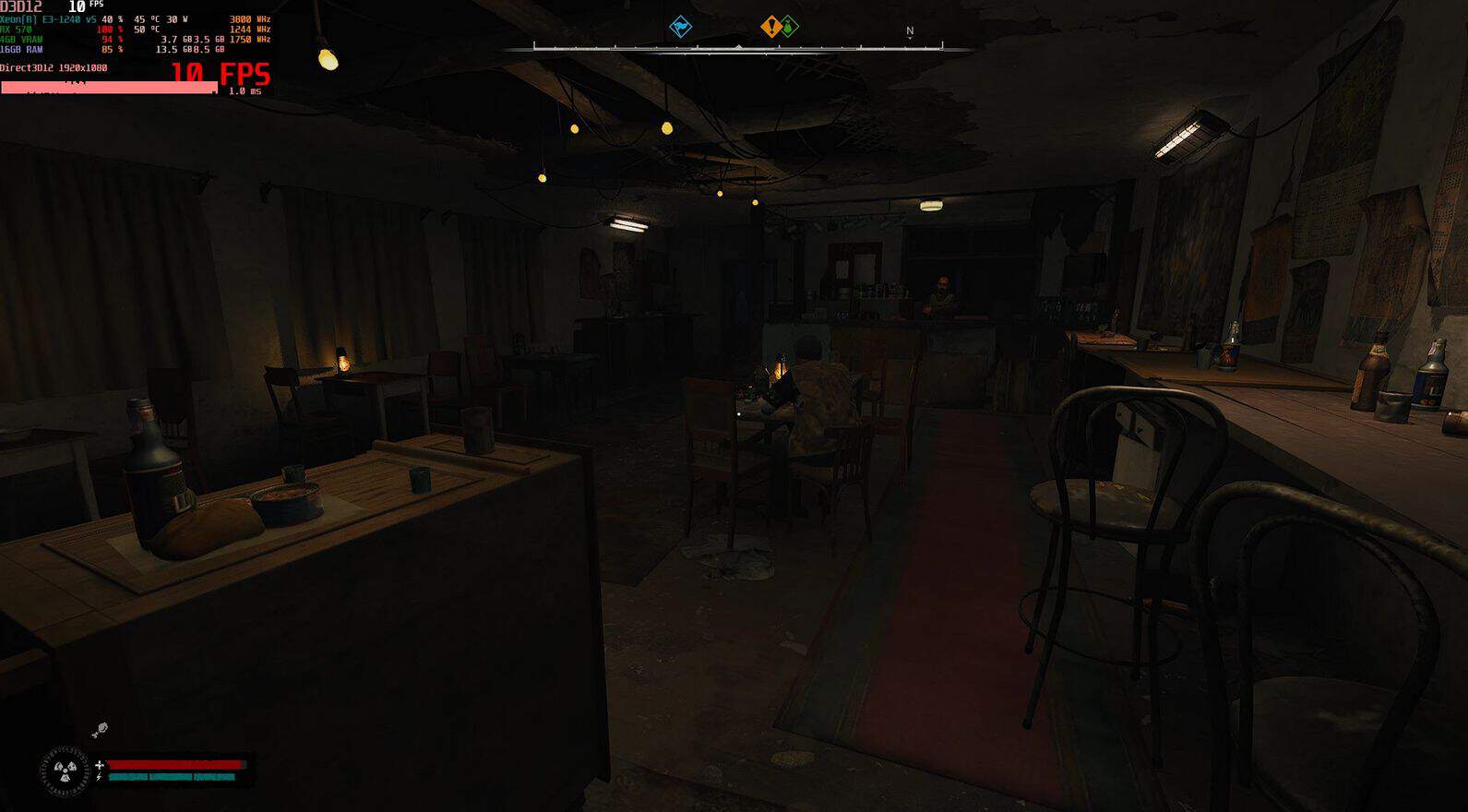
Task: Select the orange exclamation quest marker
Action: coord(771,27)
